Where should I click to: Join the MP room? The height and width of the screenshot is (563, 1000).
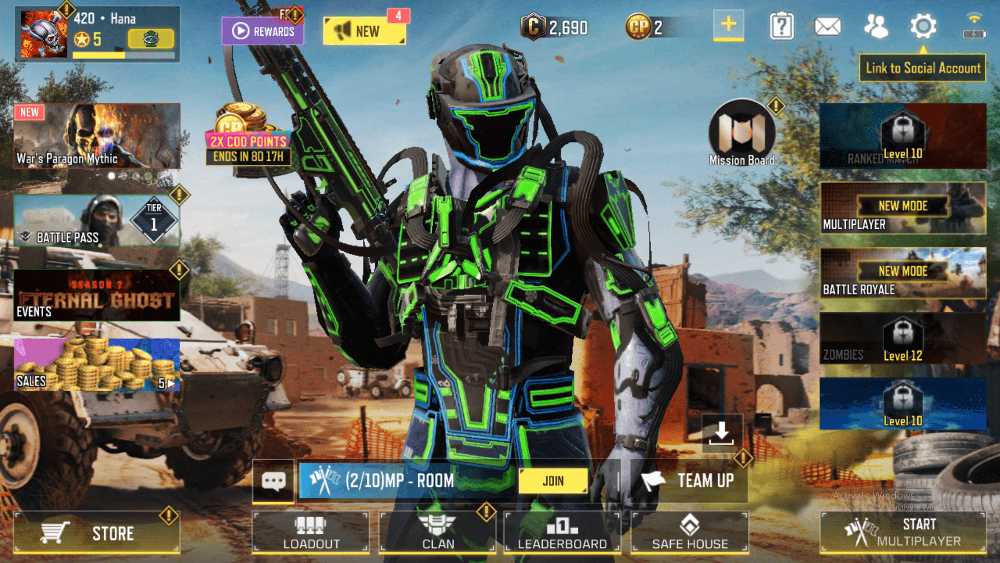click(x=553, y=481)
